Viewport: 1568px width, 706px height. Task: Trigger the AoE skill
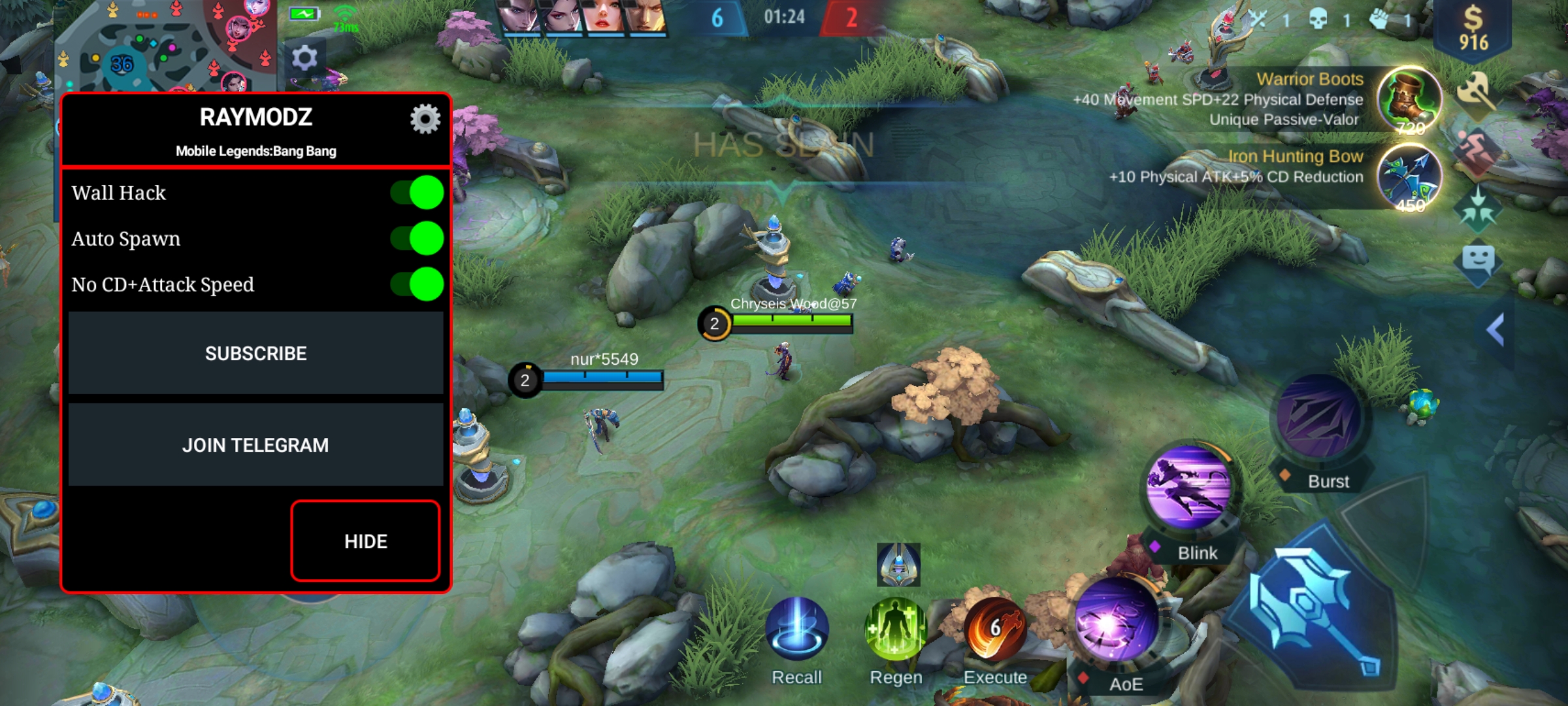[1117, 620]
